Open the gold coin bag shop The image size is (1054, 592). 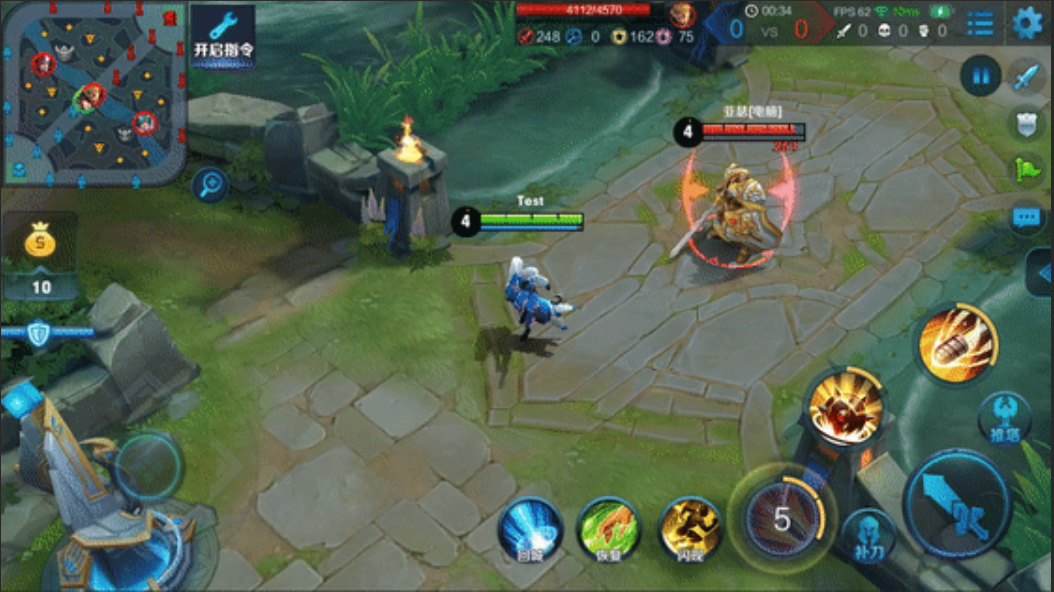[x=40, y=243]
